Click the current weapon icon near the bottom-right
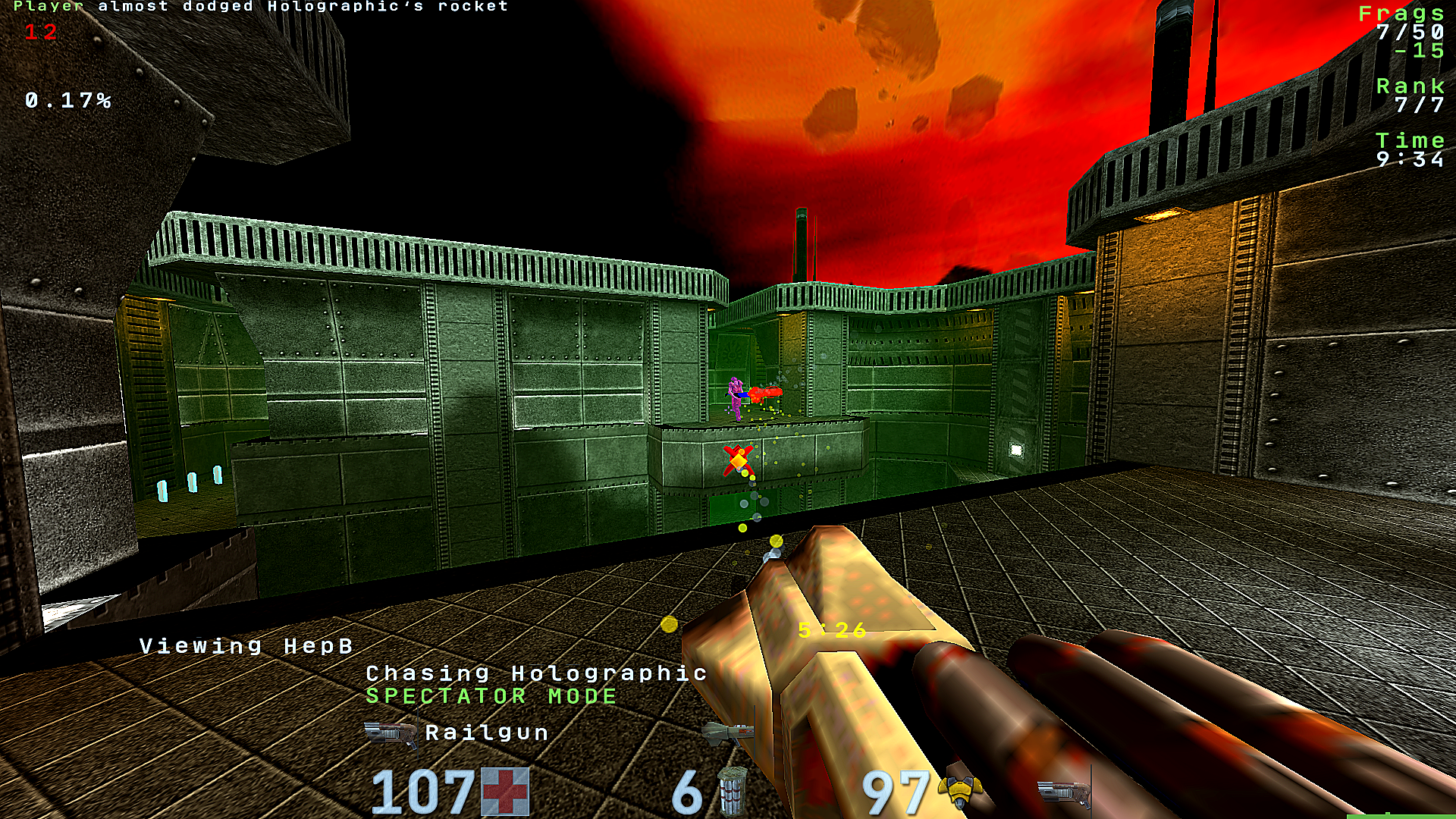The image size is (1456, 819). coord(1063,792)
